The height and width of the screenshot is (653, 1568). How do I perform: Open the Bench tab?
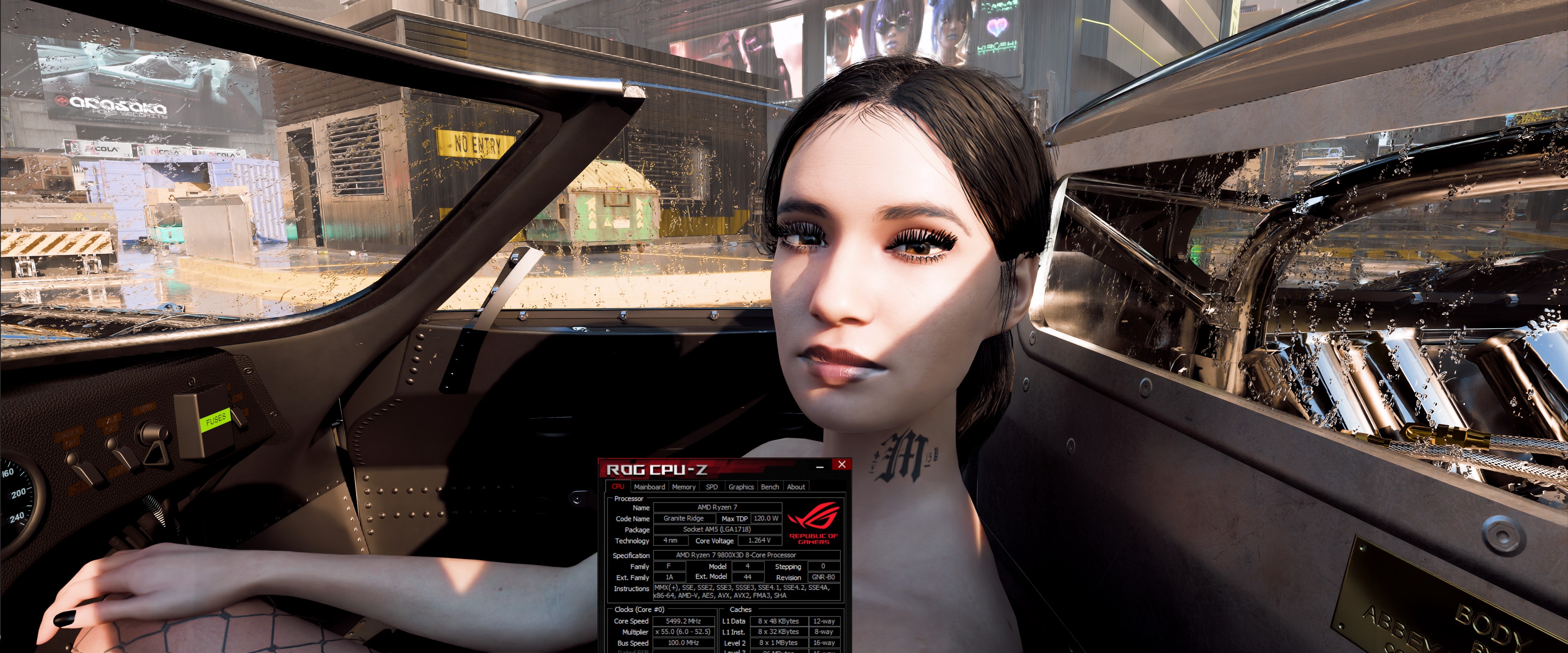(x=770, y=487)
